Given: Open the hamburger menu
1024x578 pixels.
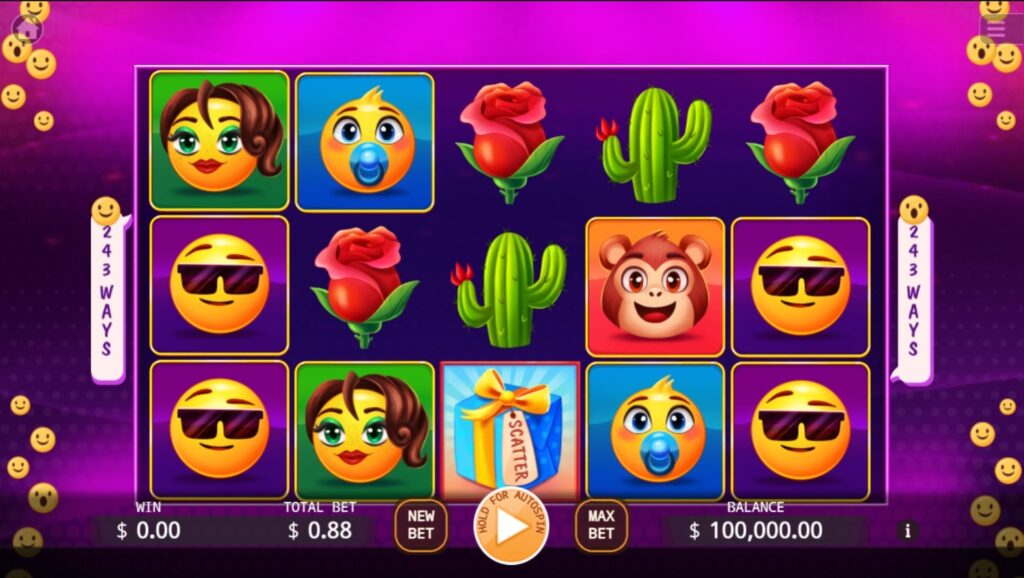Looking at the screenshot, I should [x=998, y=28].
